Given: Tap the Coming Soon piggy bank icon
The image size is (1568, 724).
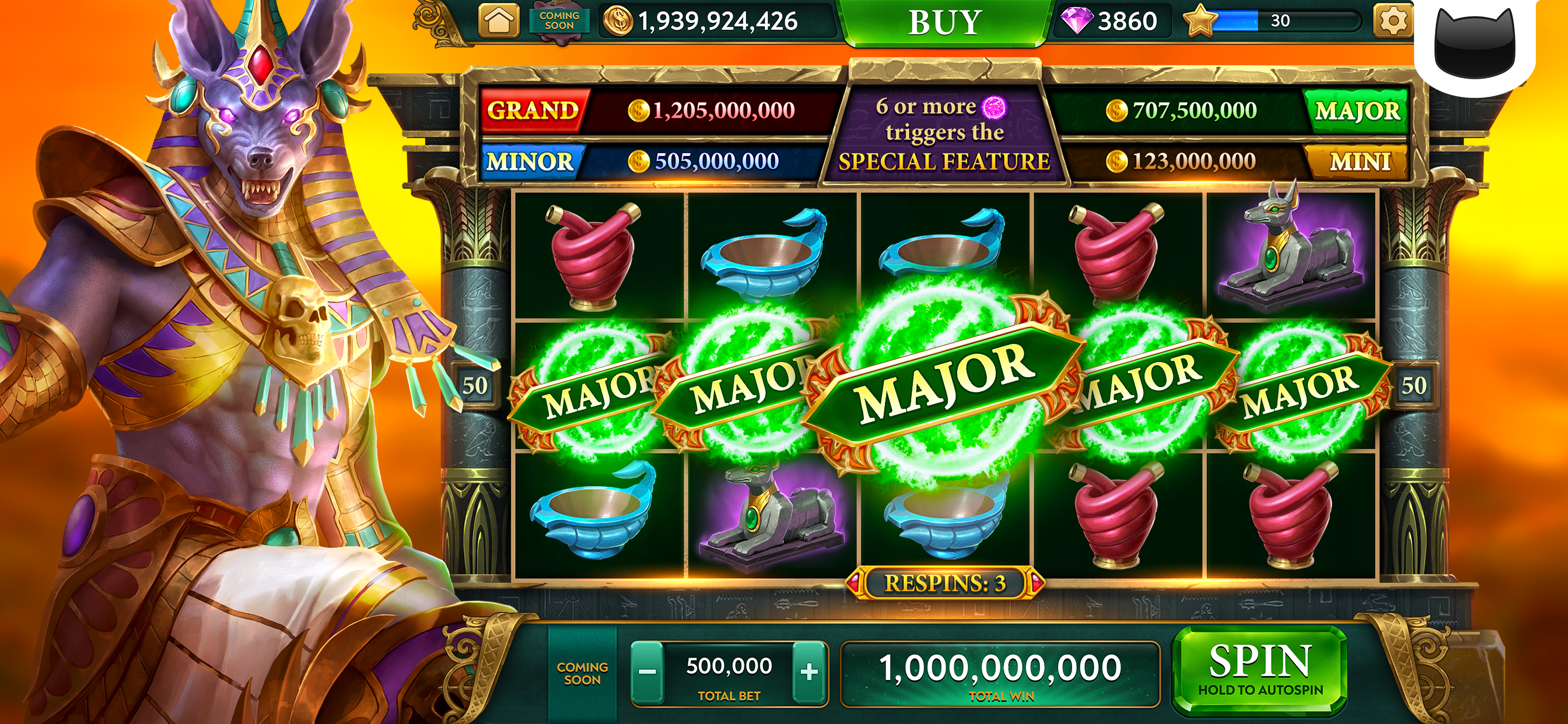Looking at the screenshot, I should click(x=559, y=22).
